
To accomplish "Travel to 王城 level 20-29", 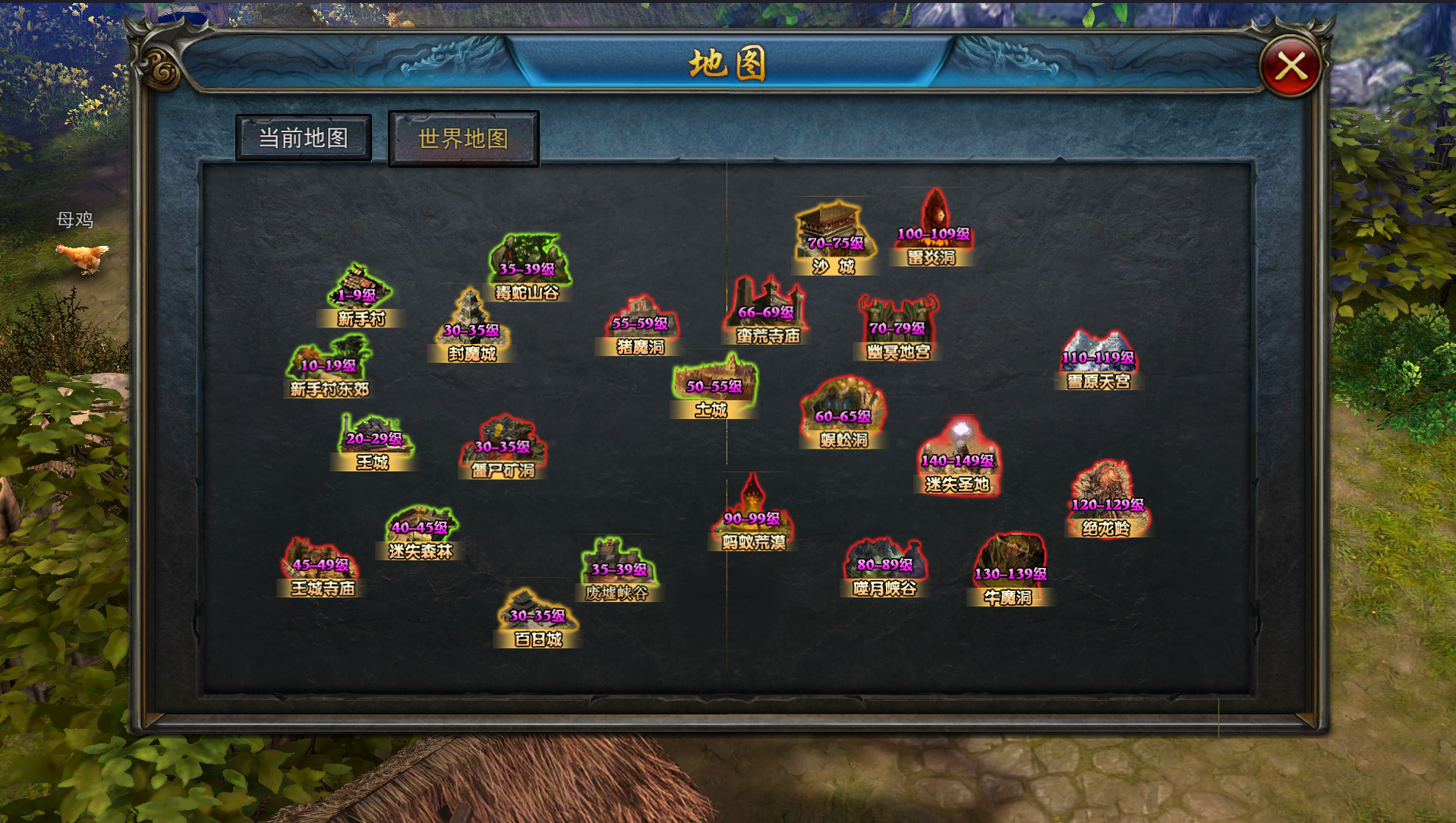I will pos(373,443).
